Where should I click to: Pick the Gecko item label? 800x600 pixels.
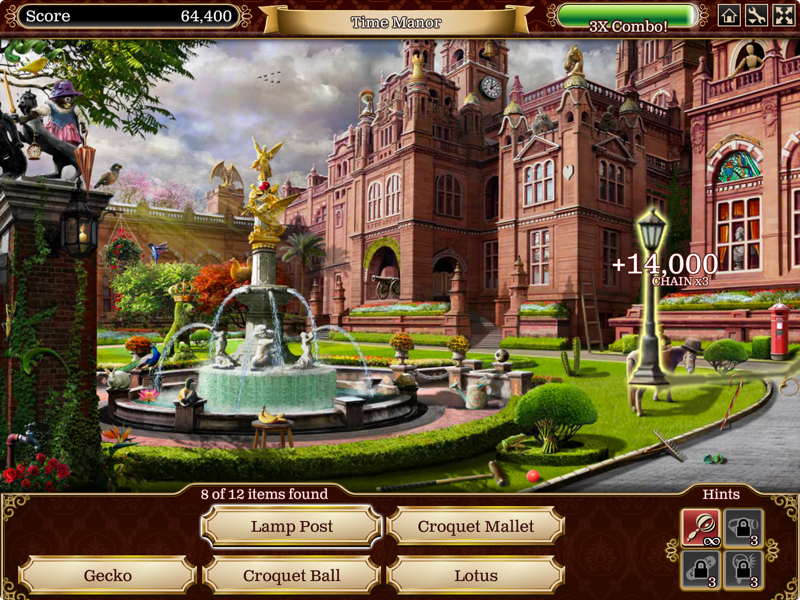[108, 575]
